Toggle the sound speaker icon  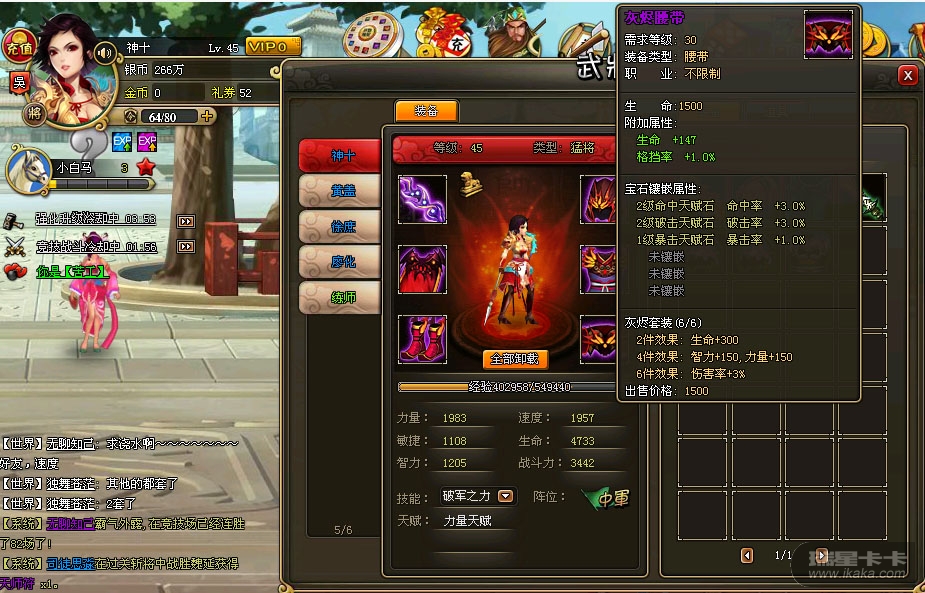pos(104,52)
